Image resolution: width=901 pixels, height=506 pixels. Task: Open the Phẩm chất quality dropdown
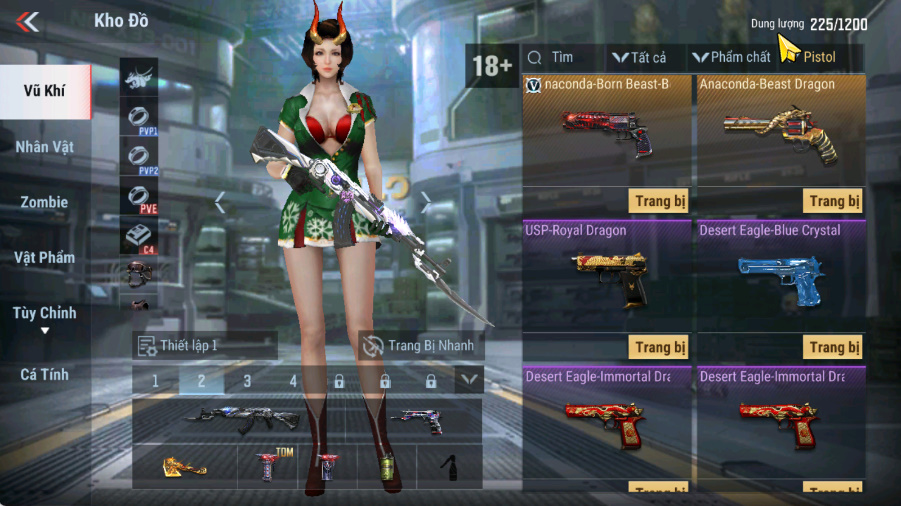[733, 58]
